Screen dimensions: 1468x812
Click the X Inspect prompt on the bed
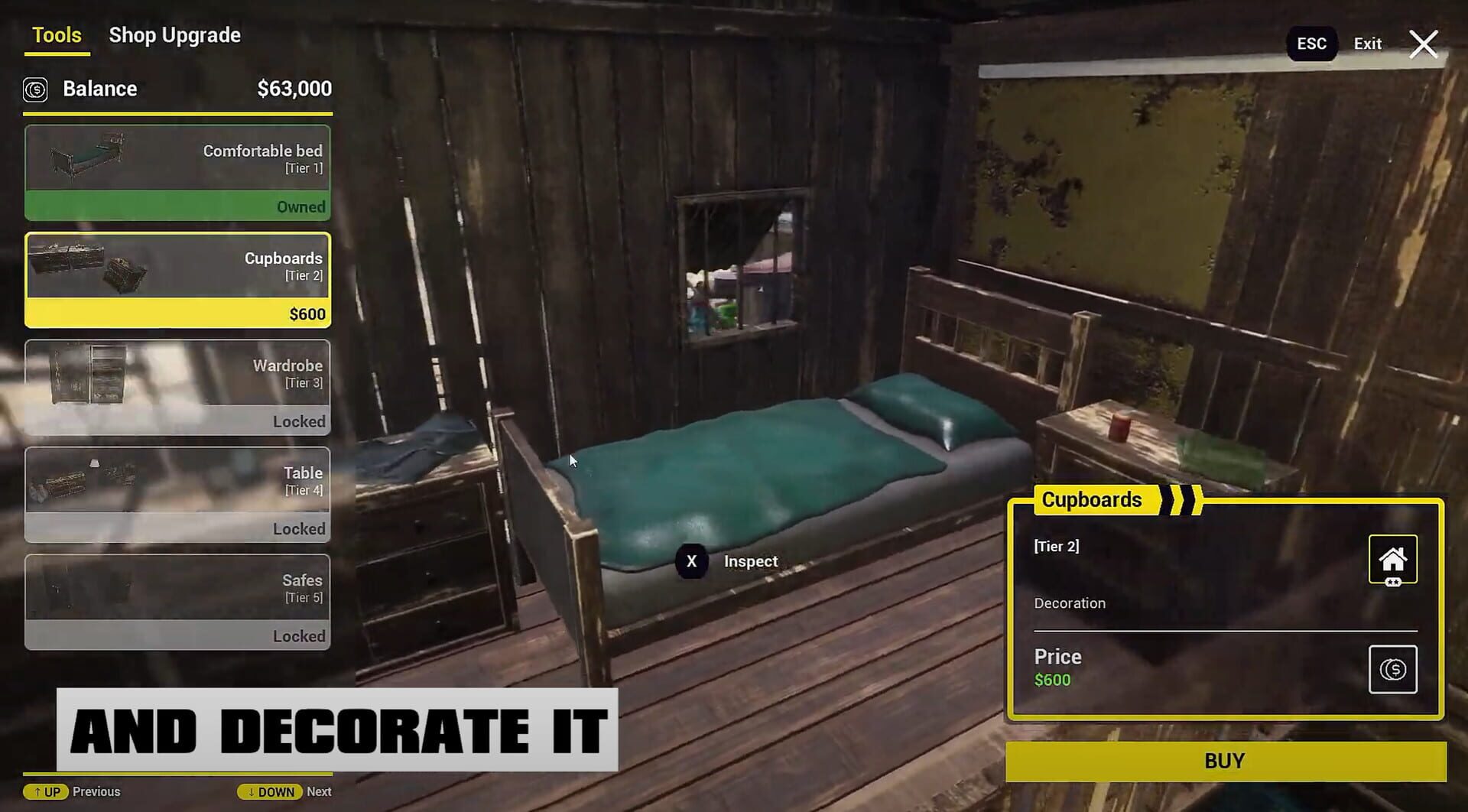click(727, 561)
